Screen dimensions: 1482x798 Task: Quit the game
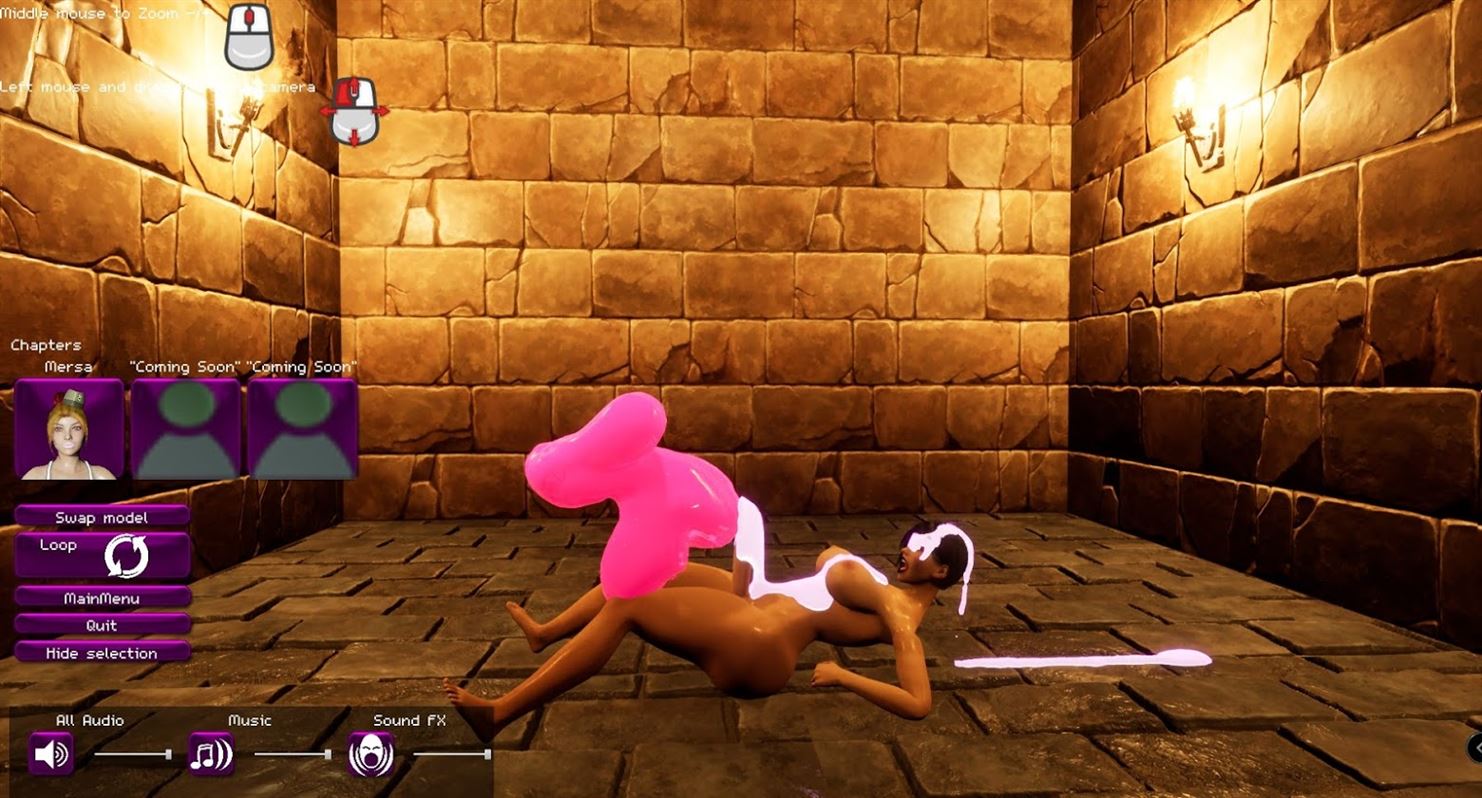pos(102,625)
